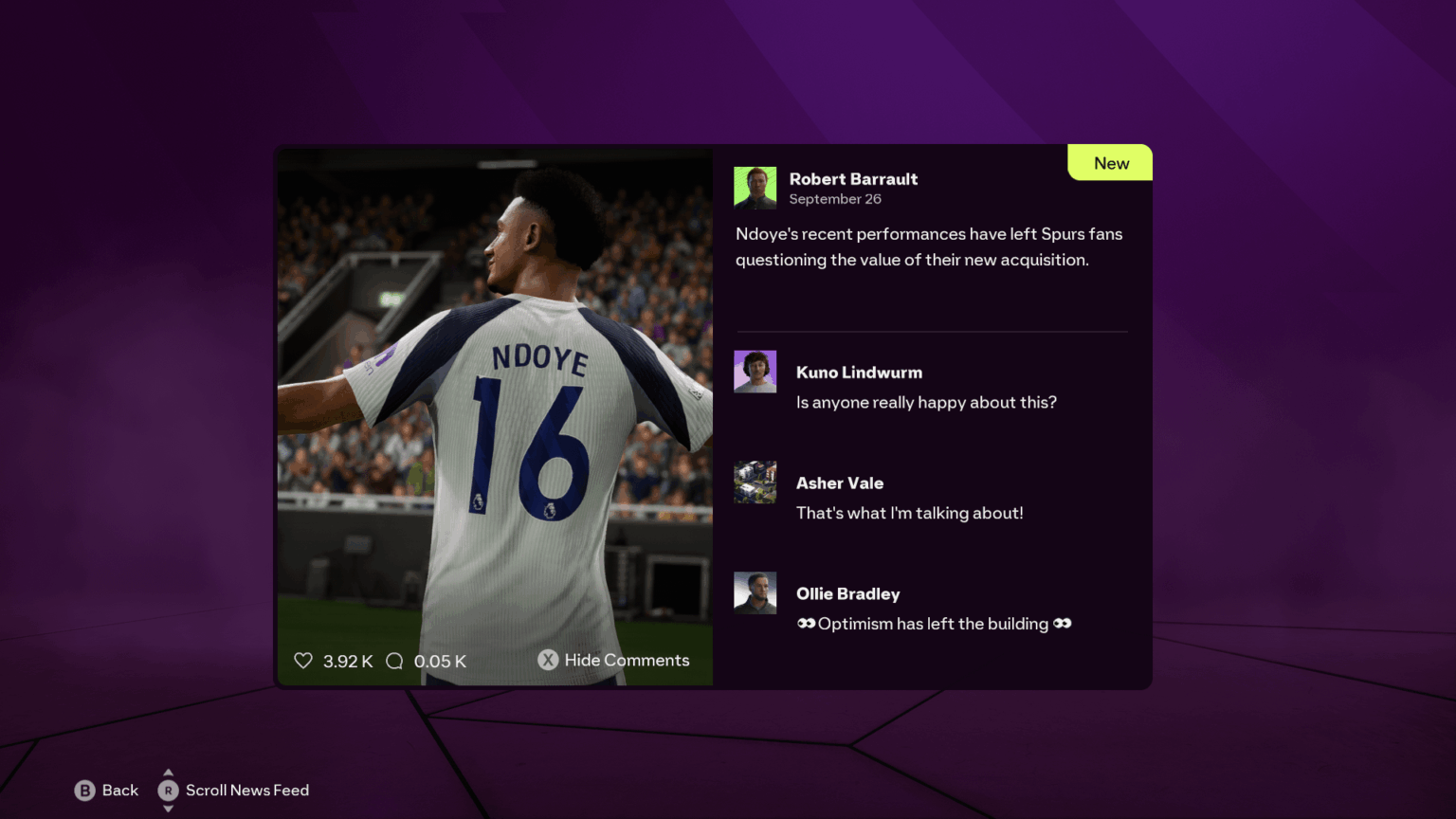Dismiss the New badge on the post
The image size is (1456, 819).
point(1109,162)
